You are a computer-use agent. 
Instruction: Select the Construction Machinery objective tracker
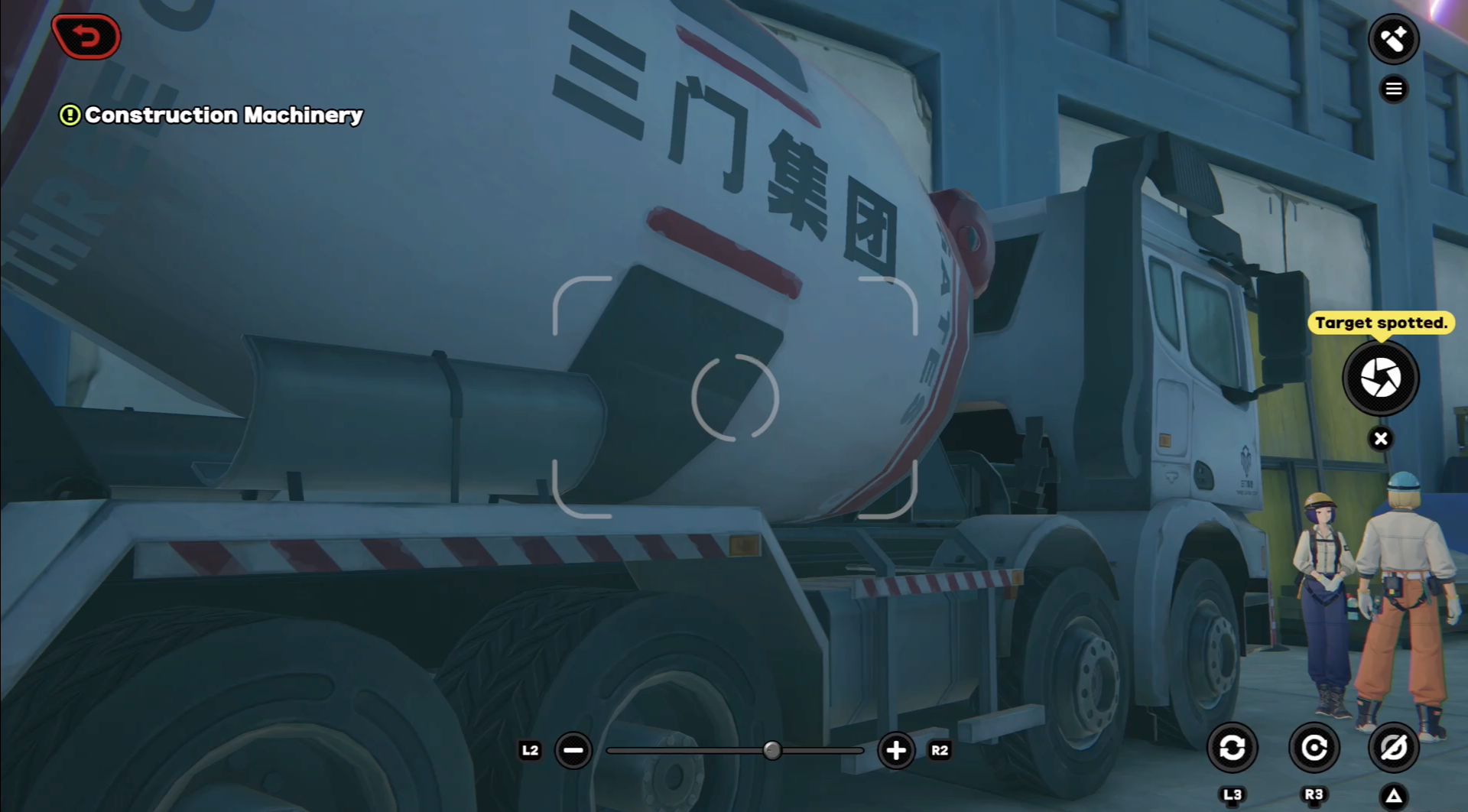212,115
